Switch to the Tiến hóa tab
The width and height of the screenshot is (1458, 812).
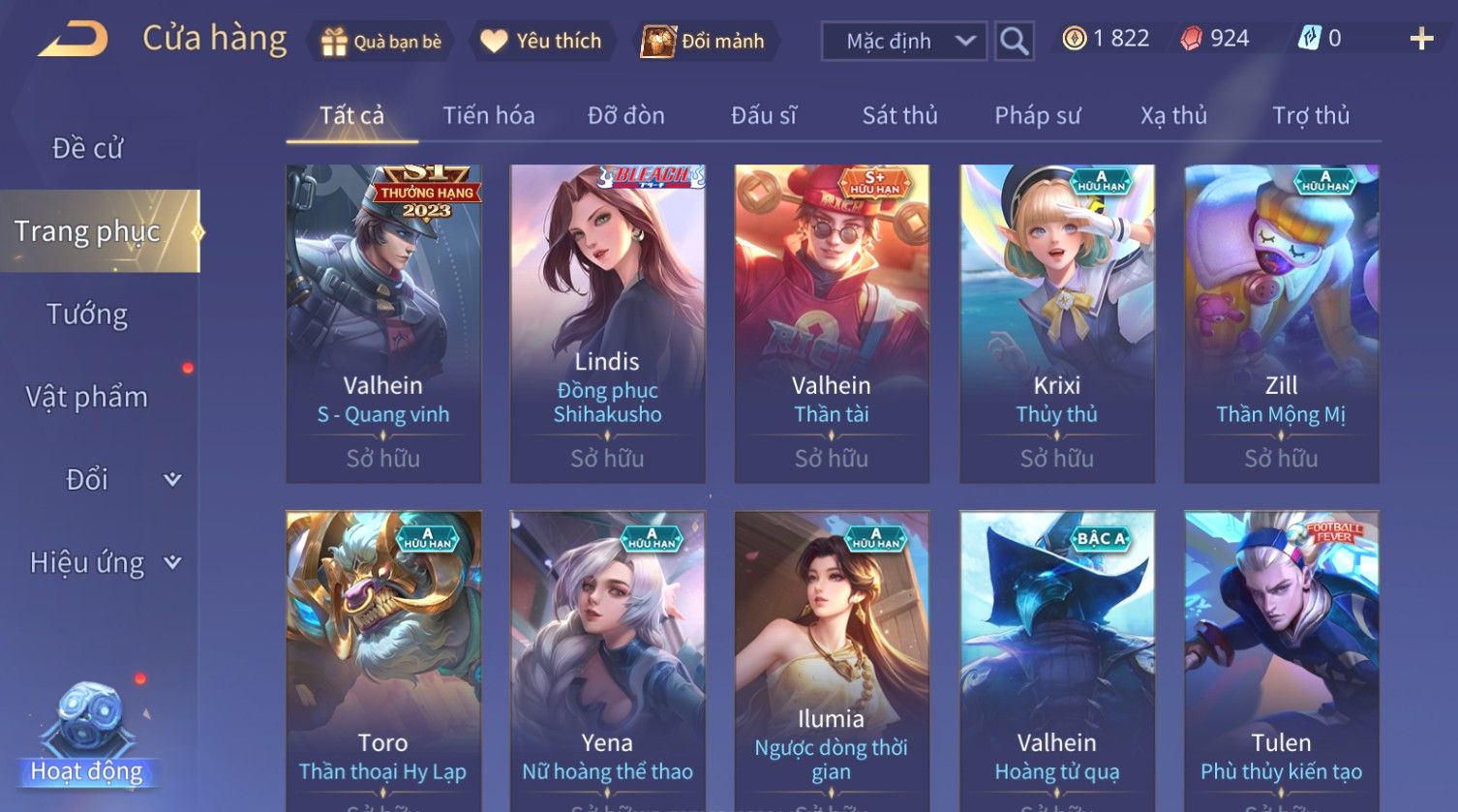click(x=488, y=116)
